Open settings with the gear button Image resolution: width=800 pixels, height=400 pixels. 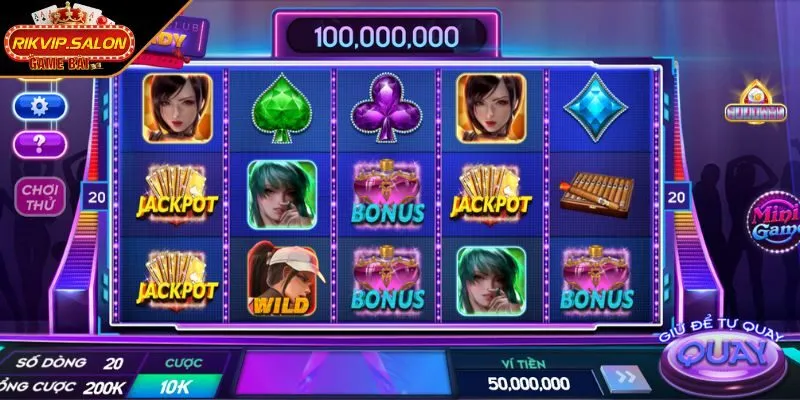(x=40, y=105)
